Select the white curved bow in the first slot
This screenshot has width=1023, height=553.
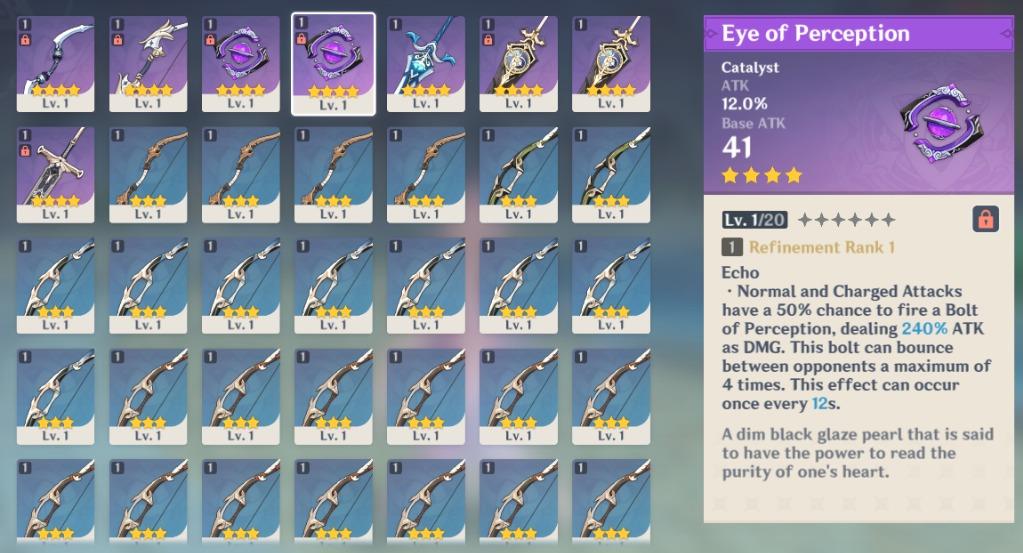click(56, 63)
